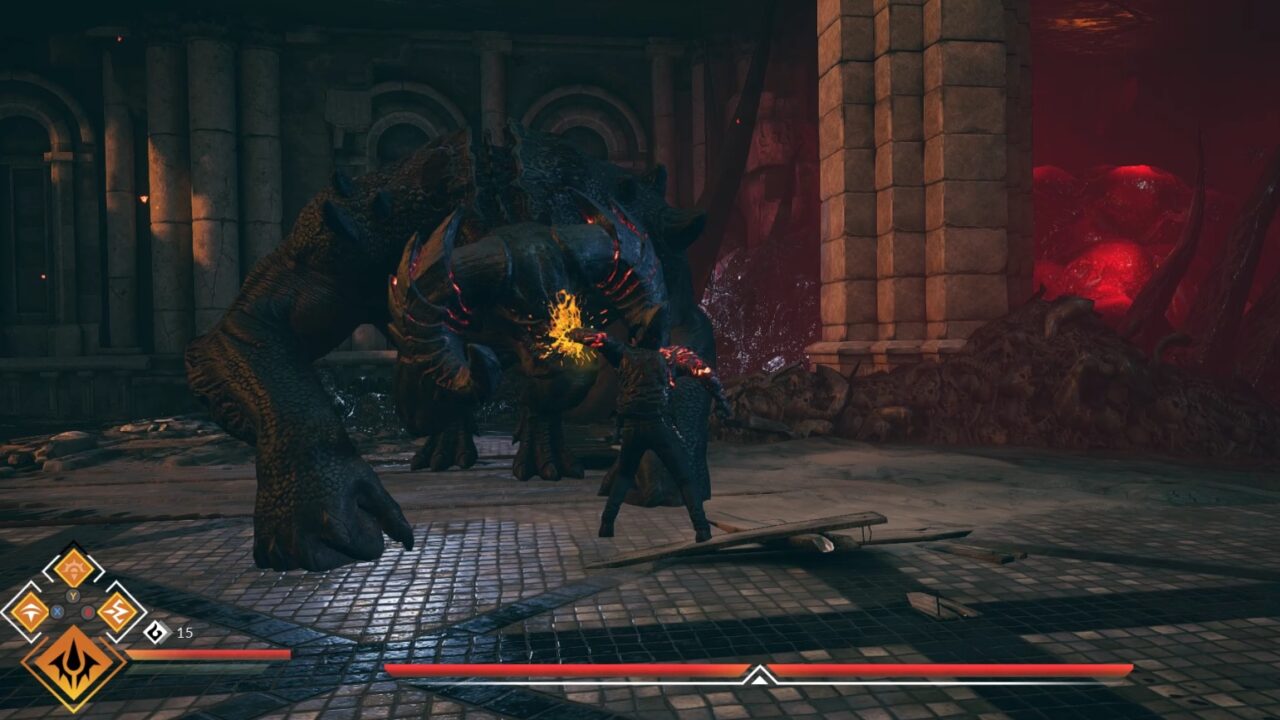Click the blue X button prompt
This screenshot has height=720, width=1280.
click(57, 611)
